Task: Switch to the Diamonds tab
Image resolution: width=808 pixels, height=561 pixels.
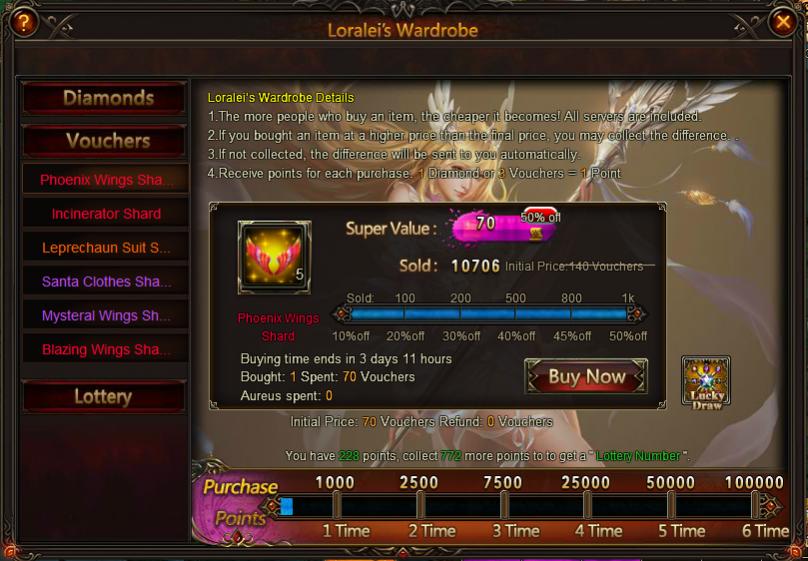Action: tap(104, 98)
